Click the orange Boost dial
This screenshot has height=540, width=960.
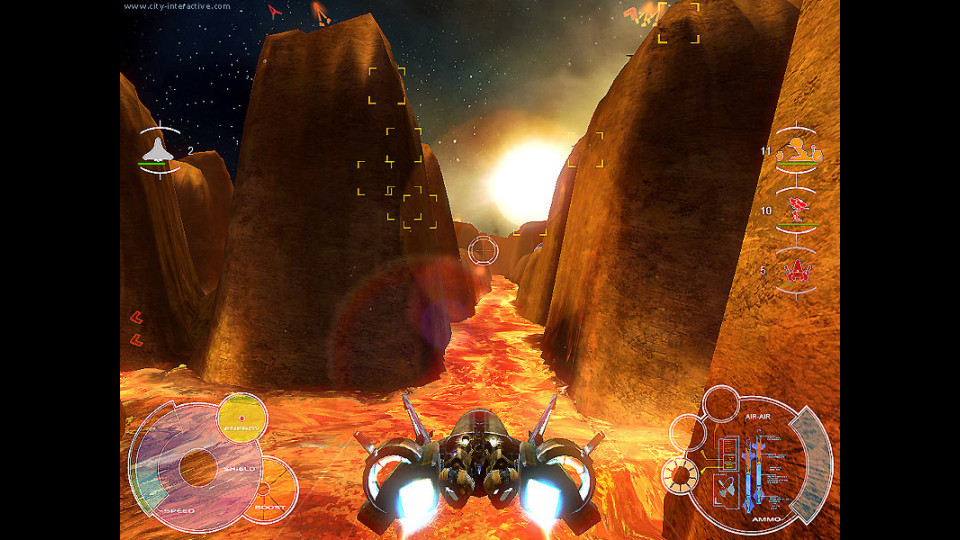tap(272, 491)
